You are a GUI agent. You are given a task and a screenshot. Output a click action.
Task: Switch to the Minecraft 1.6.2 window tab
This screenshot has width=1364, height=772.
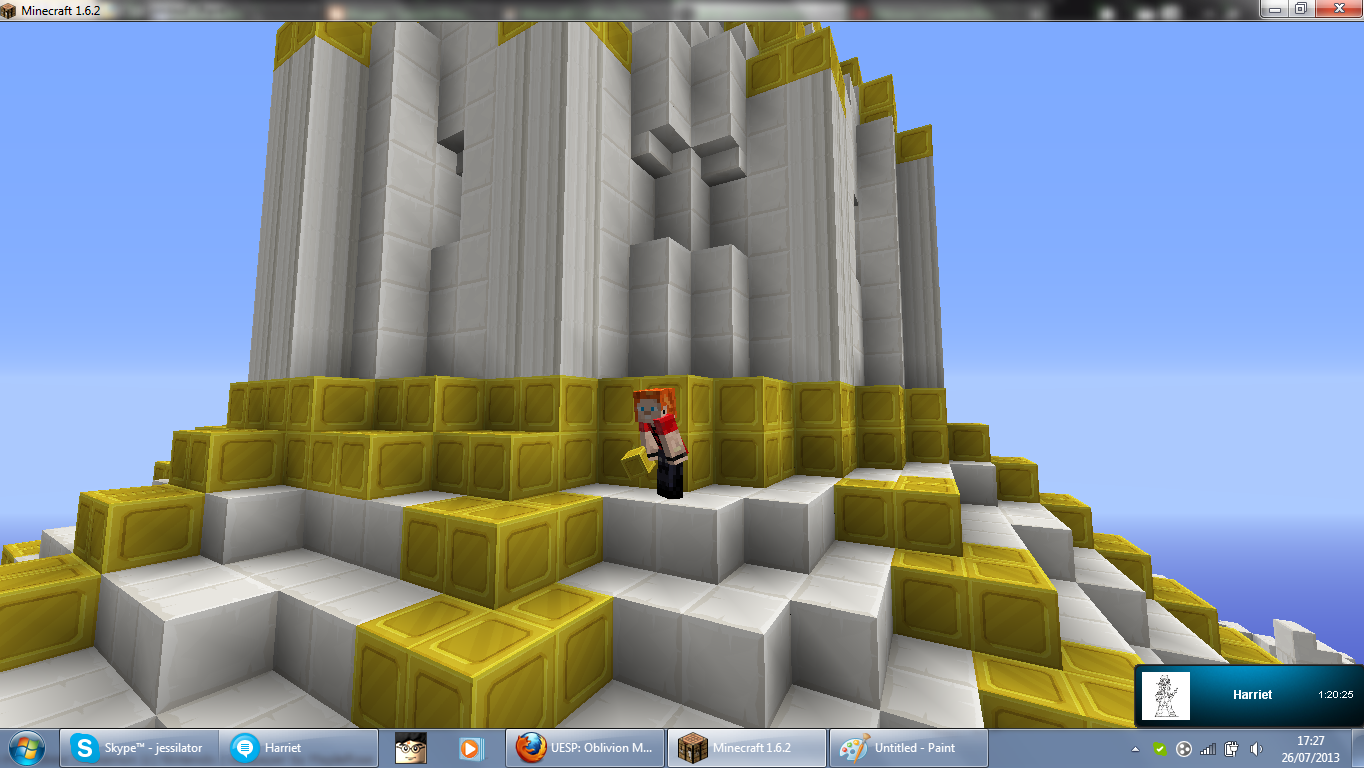point(746,747)
